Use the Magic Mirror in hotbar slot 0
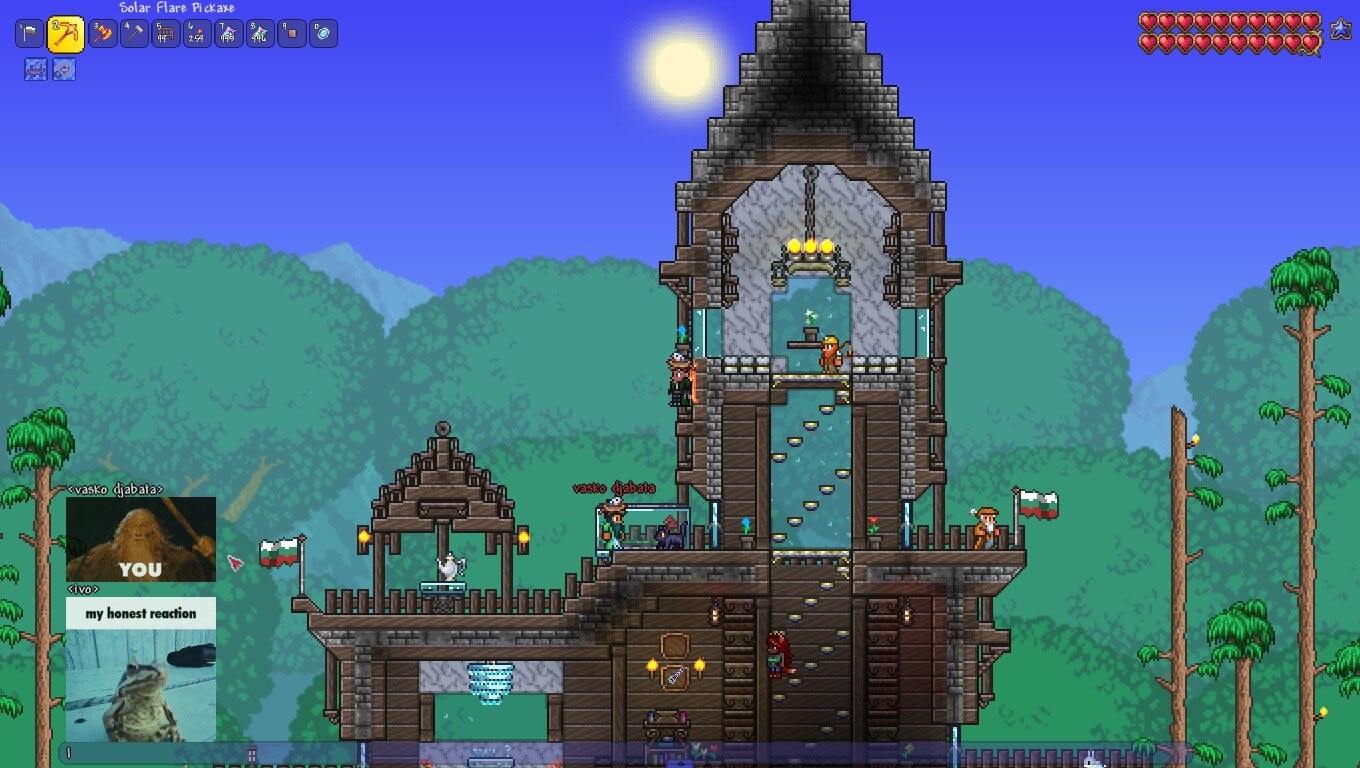Image resolution: width=1360 pixels, height=768 pixels. [x=323, y=34]
